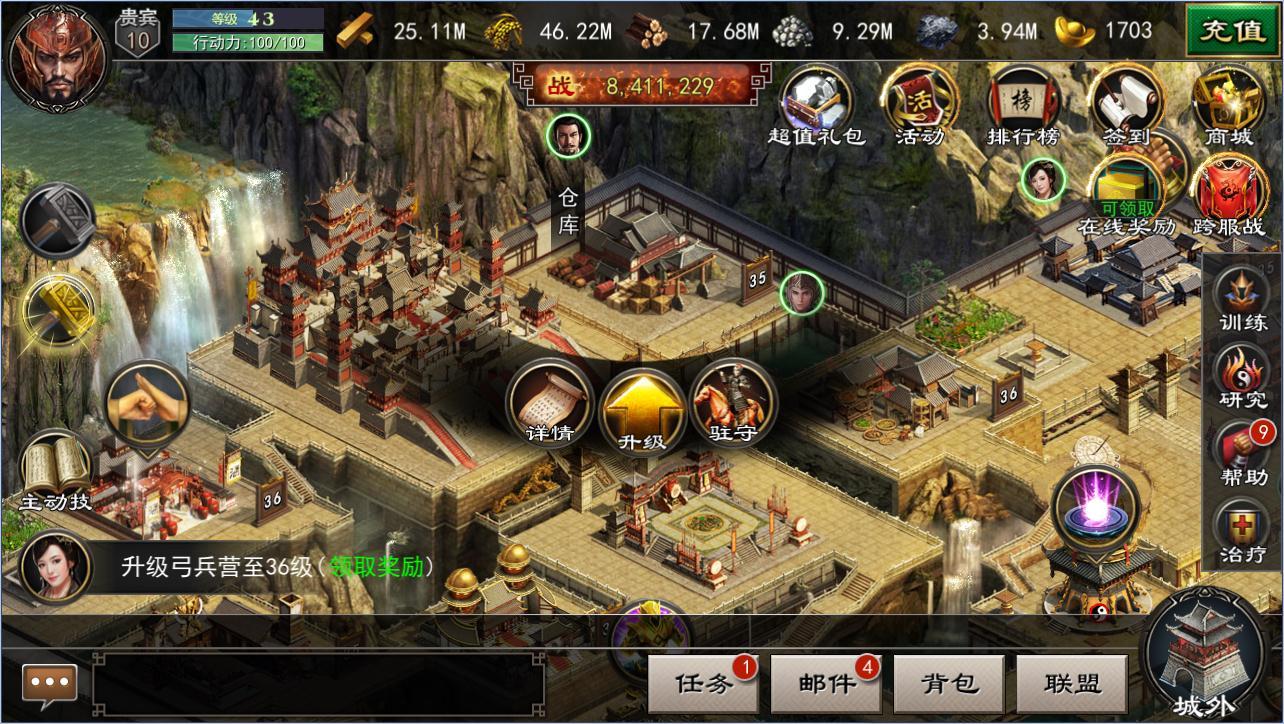This screenshot has height=724, width=1284.
Task: Click the 充值 recharge button
Action: click(x=1232, y=29)
